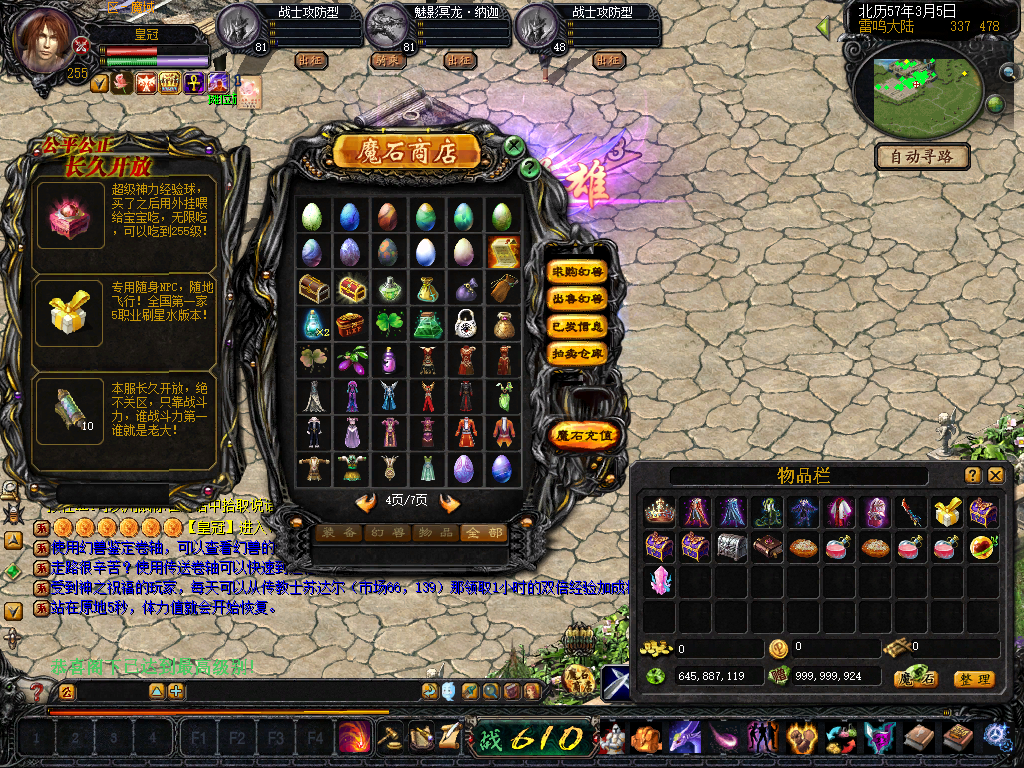Click the 魔石充值 recharge button
The width and height of the screenshot is (1024, 768).
(585, 435)
